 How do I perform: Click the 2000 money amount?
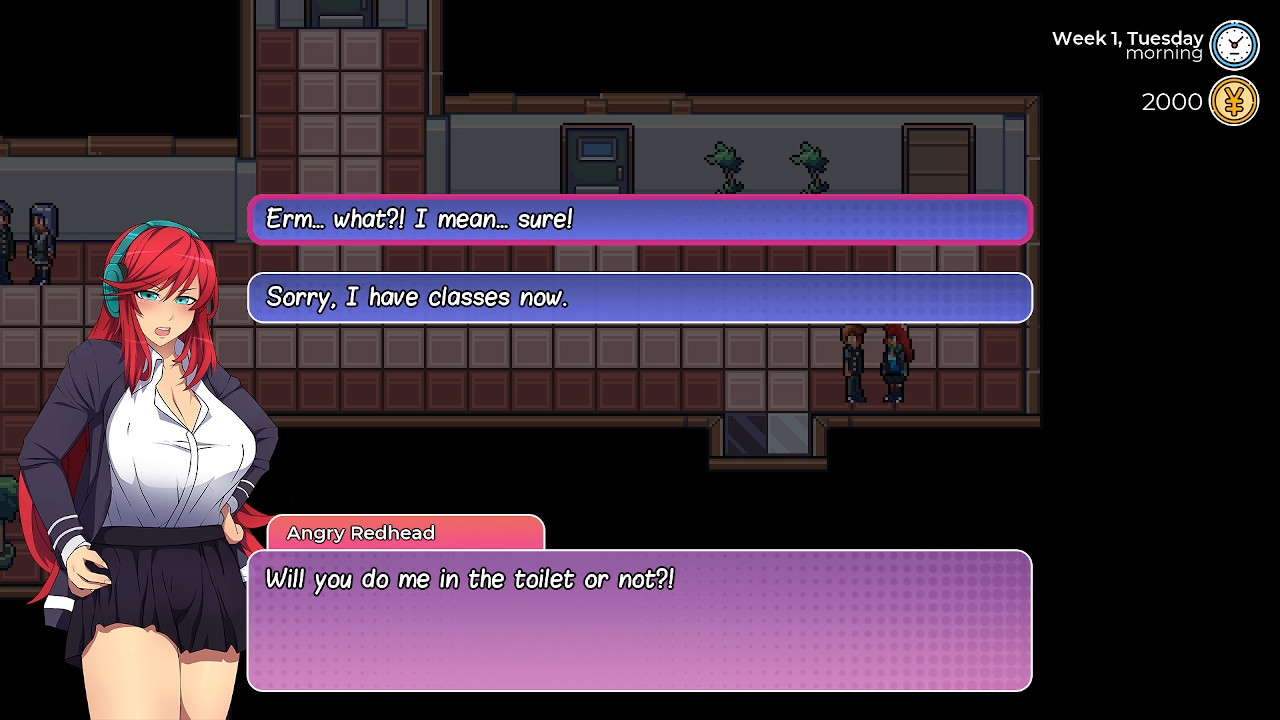(x=1171, y=101)
